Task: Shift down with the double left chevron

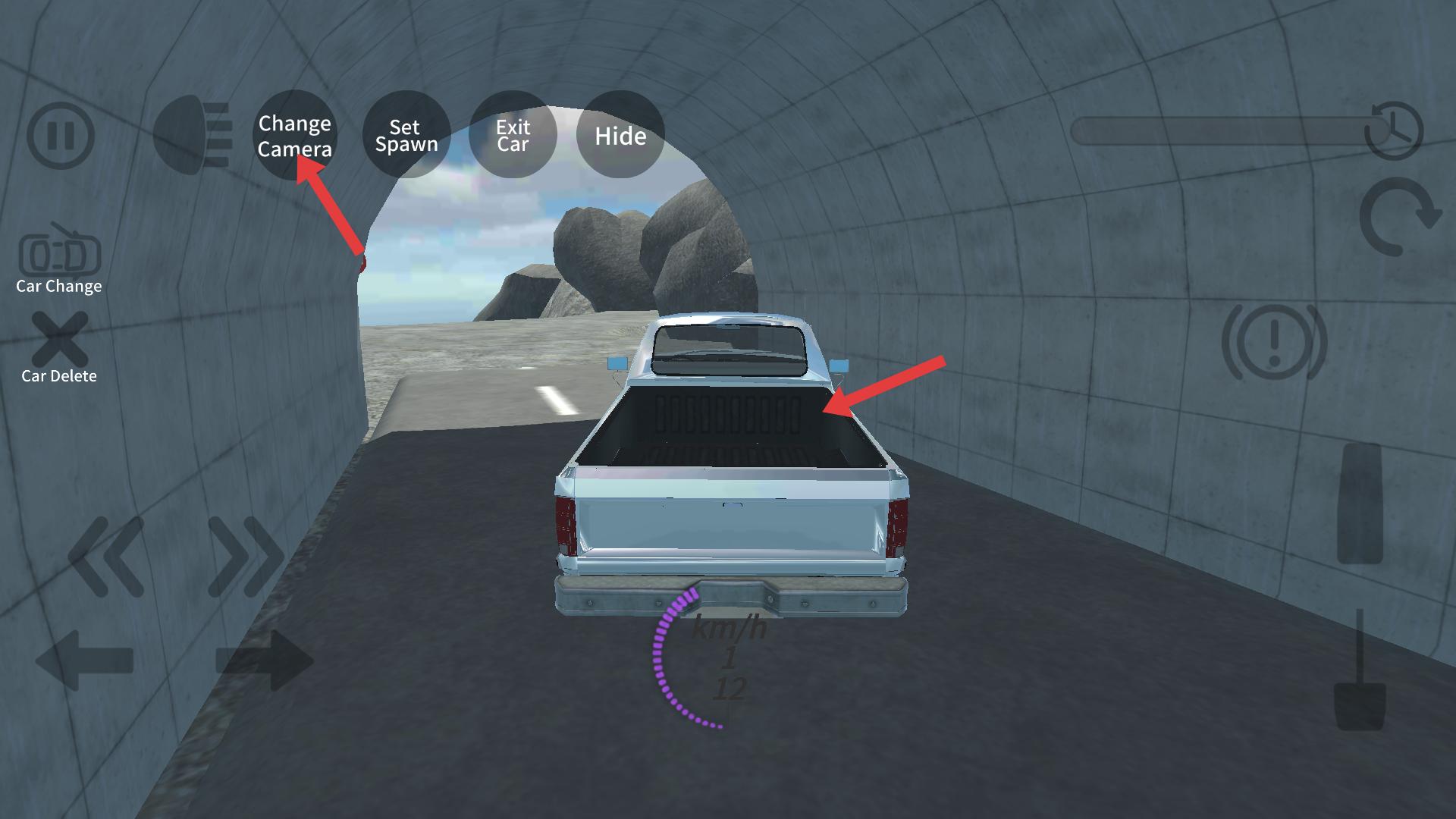Action: 106,555
